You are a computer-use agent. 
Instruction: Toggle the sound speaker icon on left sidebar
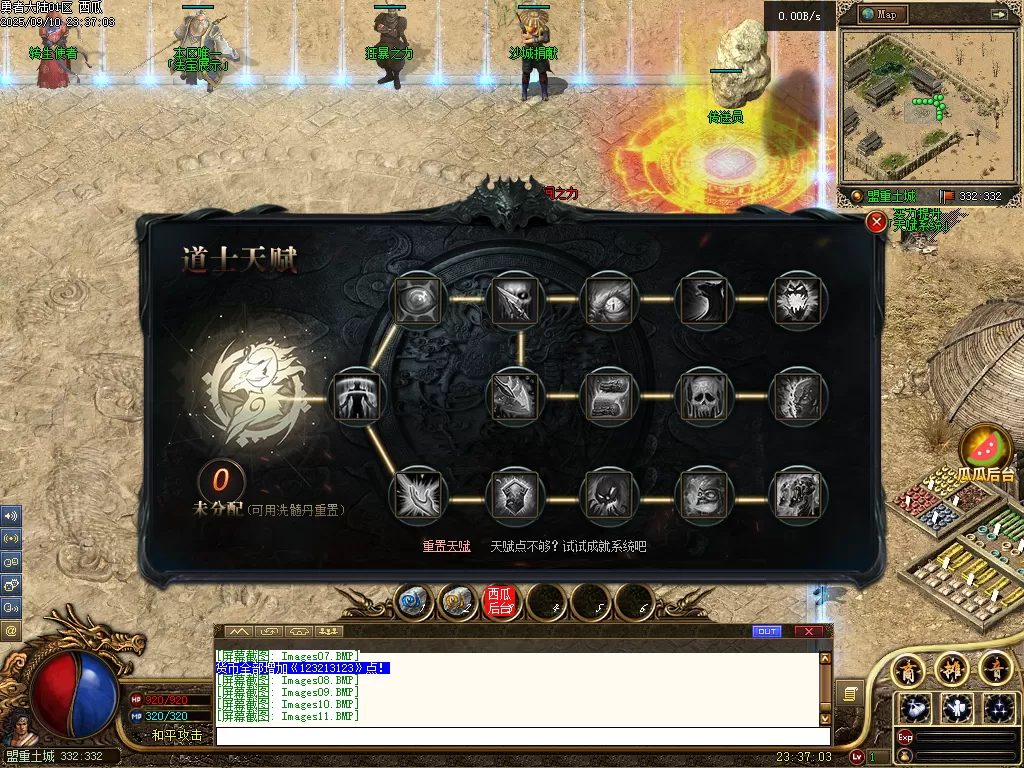coord(11,516)
